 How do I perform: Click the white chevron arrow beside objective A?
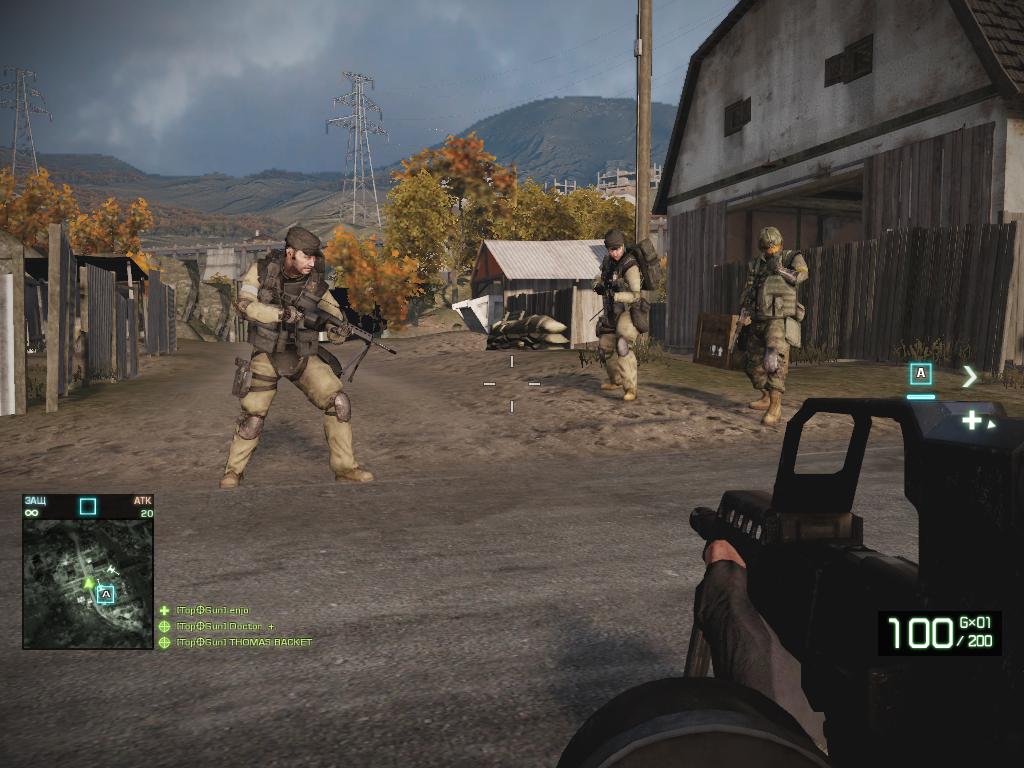[969, 376]
